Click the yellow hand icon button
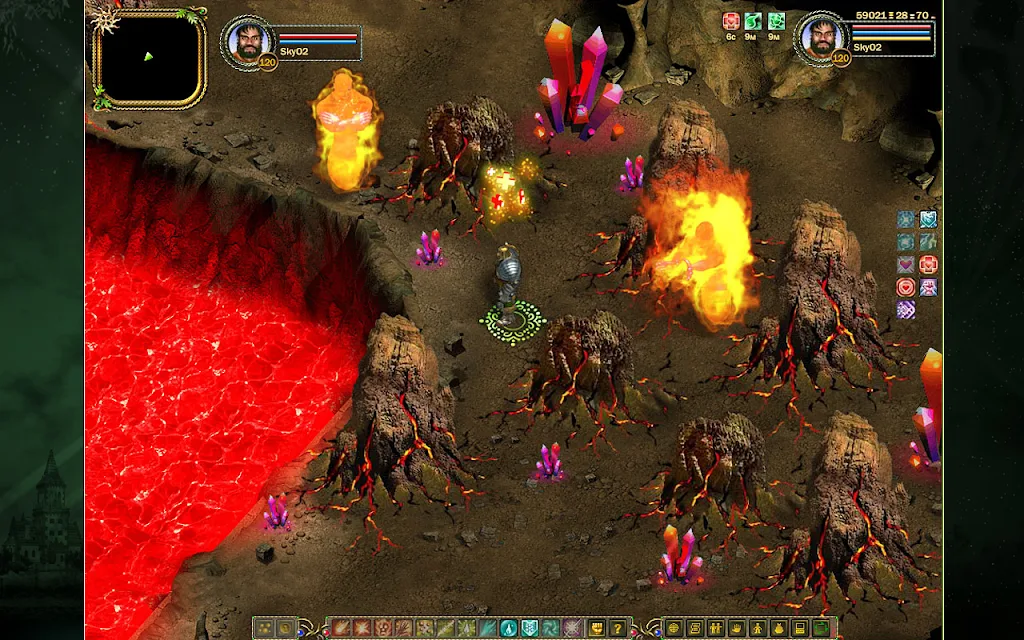1024x640 pixels. tap(738, 628)
